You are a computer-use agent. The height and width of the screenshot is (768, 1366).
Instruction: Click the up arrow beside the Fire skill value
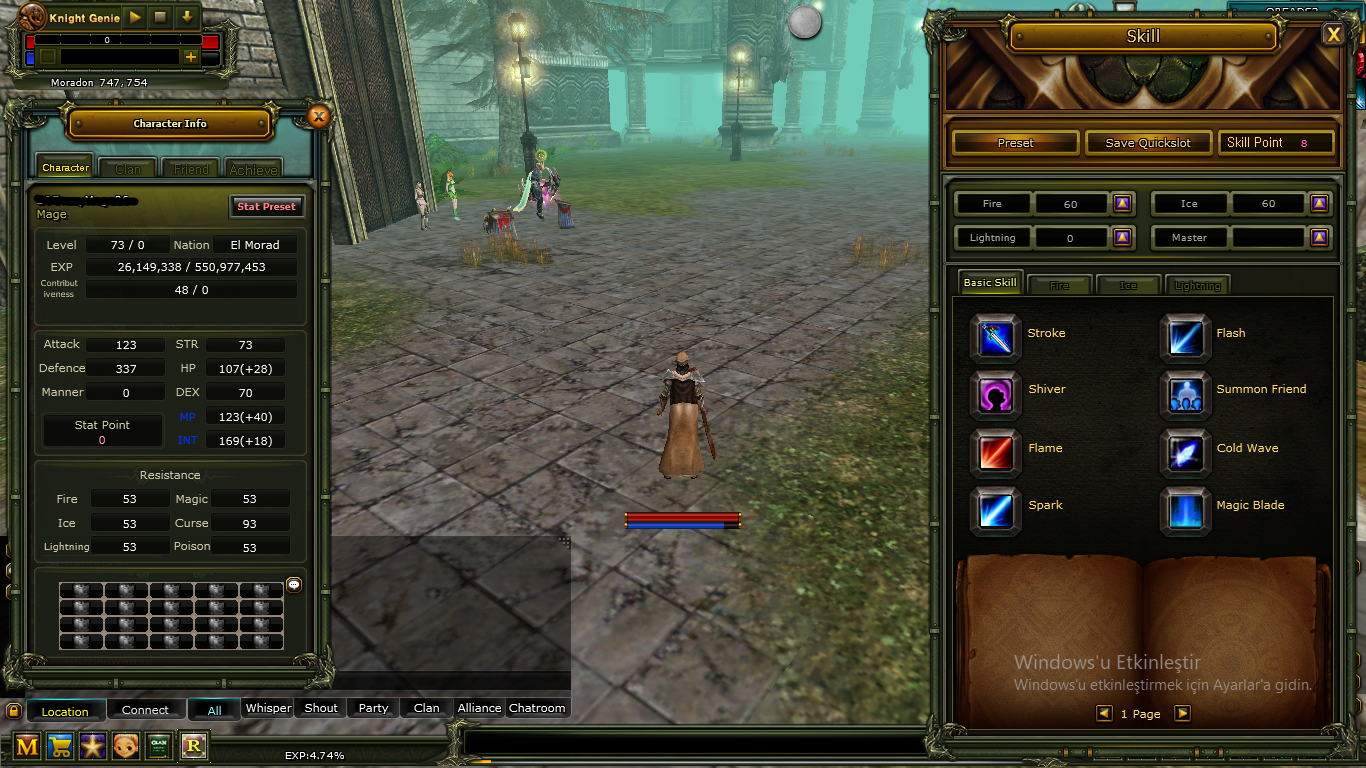(1122, 203)
